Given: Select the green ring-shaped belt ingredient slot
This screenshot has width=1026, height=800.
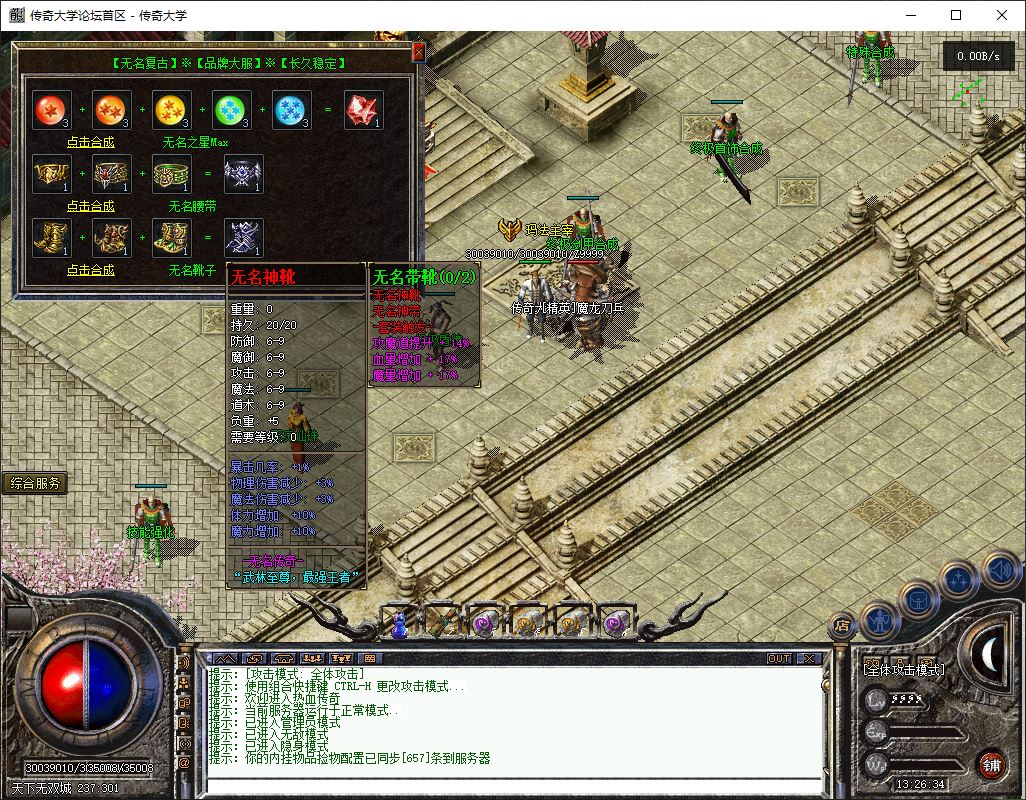Looking at the screenshot, I should tap(171, 174).
